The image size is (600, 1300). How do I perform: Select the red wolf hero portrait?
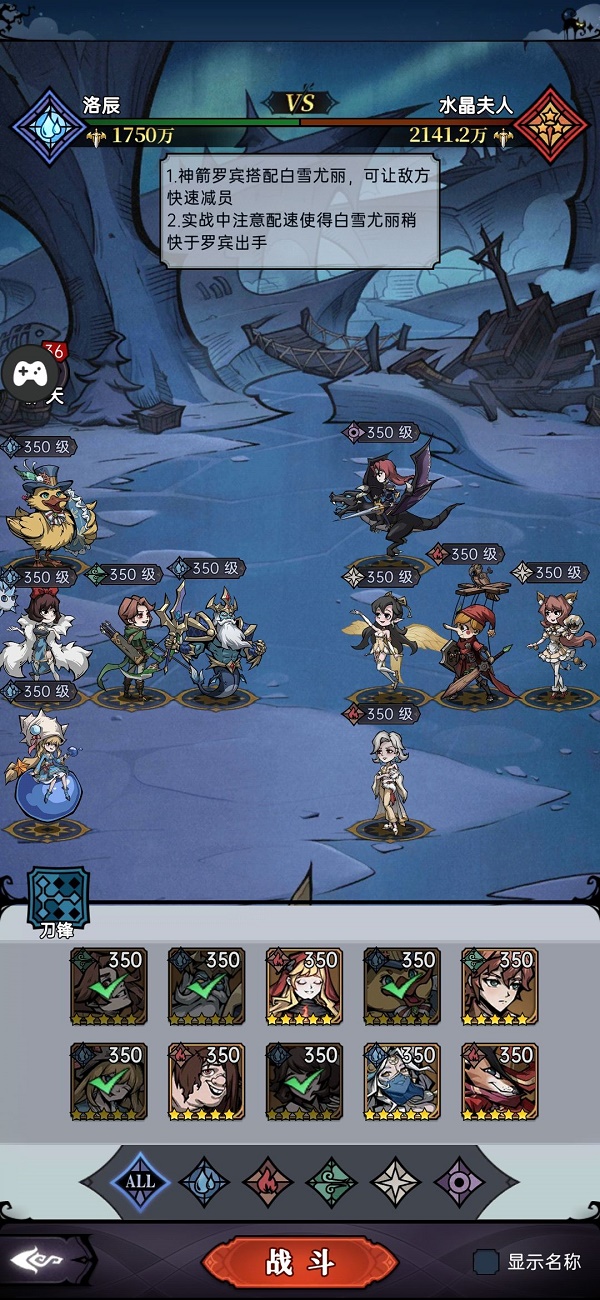(500, 1081)
